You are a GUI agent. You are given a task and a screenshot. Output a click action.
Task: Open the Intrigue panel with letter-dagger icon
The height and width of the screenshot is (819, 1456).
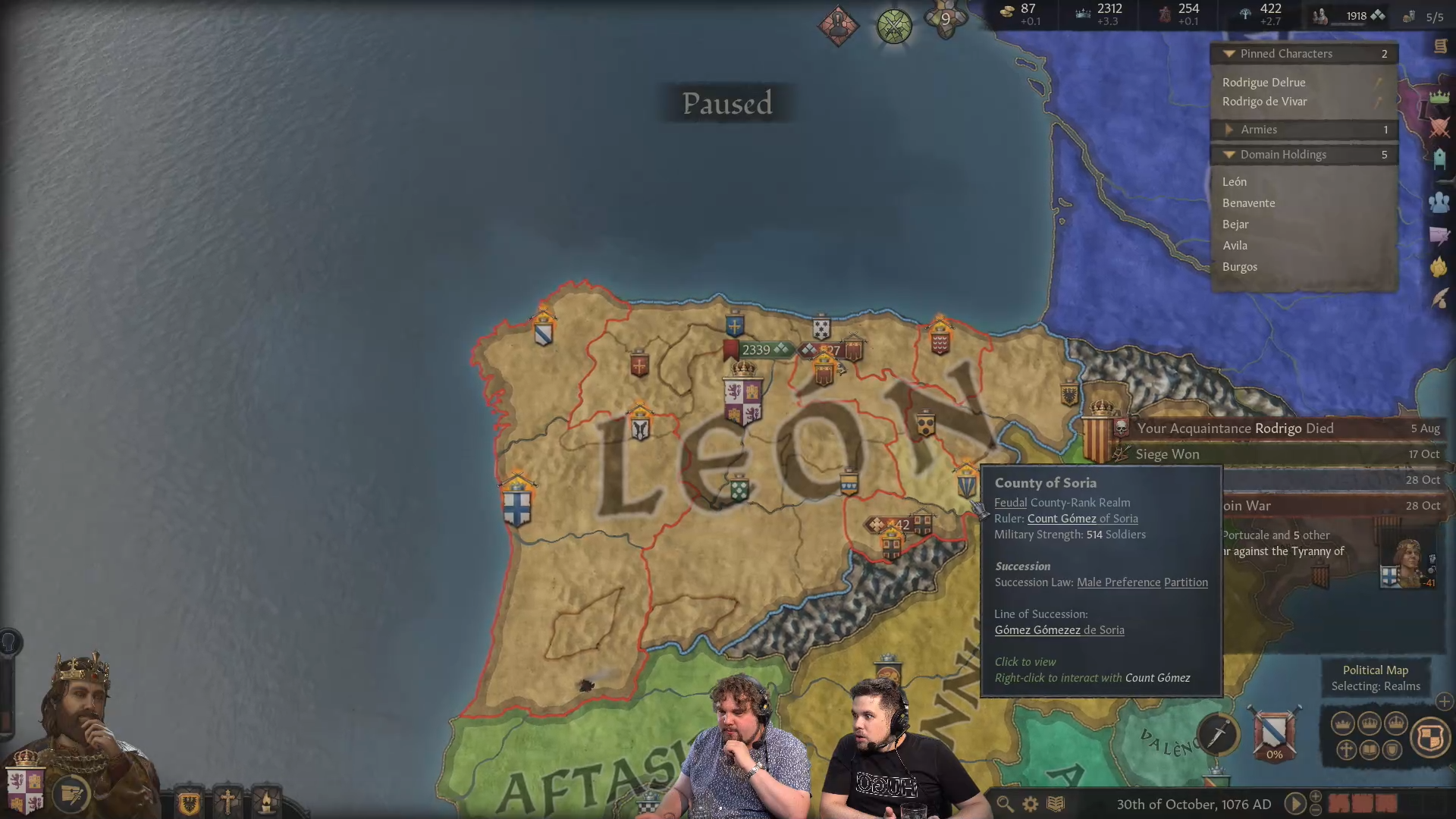[1439, 235]
